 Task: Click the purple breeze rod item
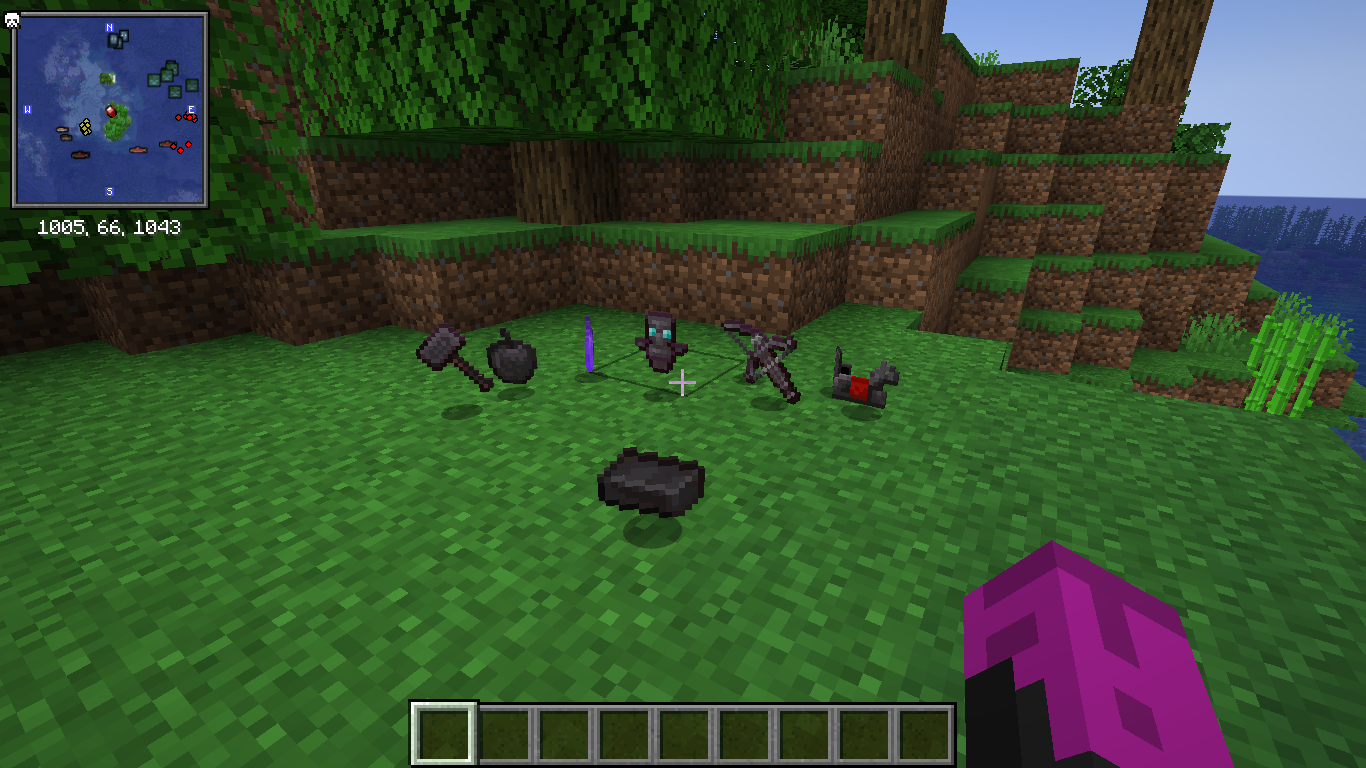click(590, 345)
